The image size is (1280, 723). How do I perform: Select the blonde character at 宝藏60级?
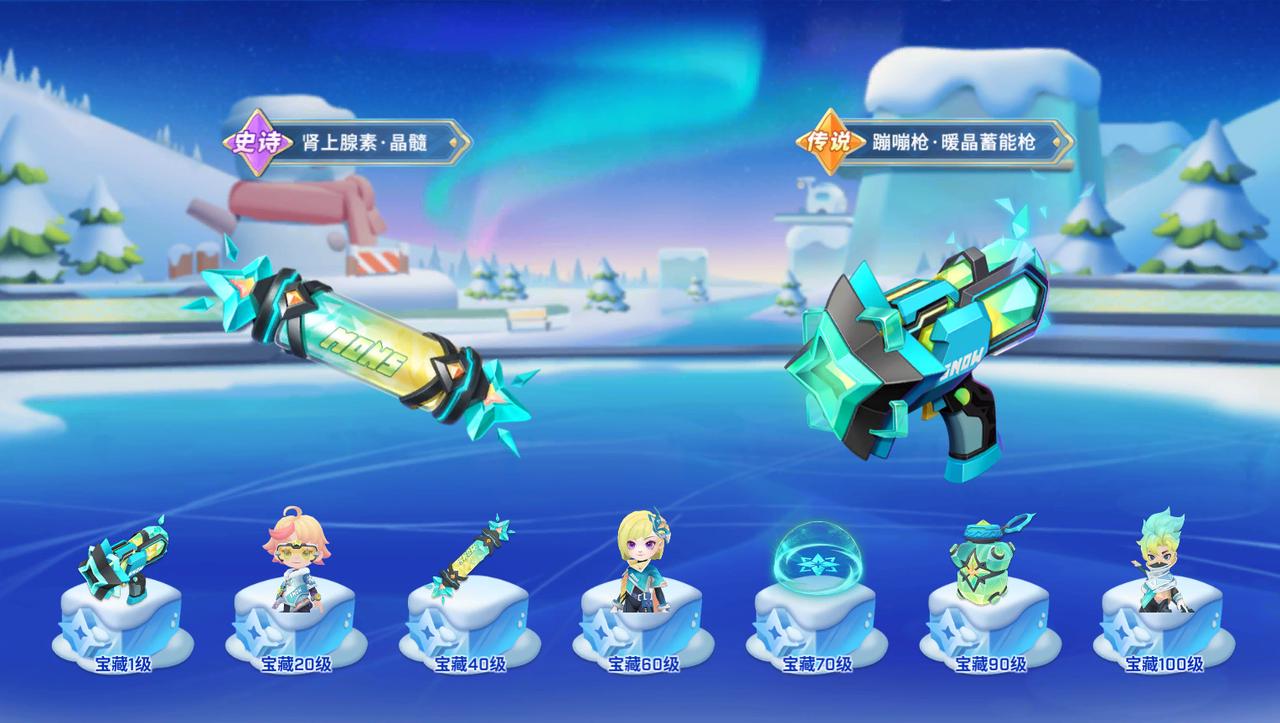click(641, 560)
